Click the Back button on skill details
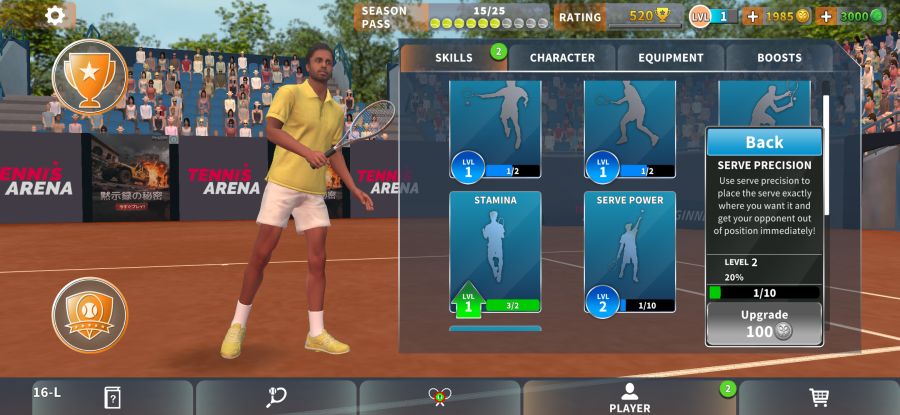The image size is (900, 415). (764, 142)
